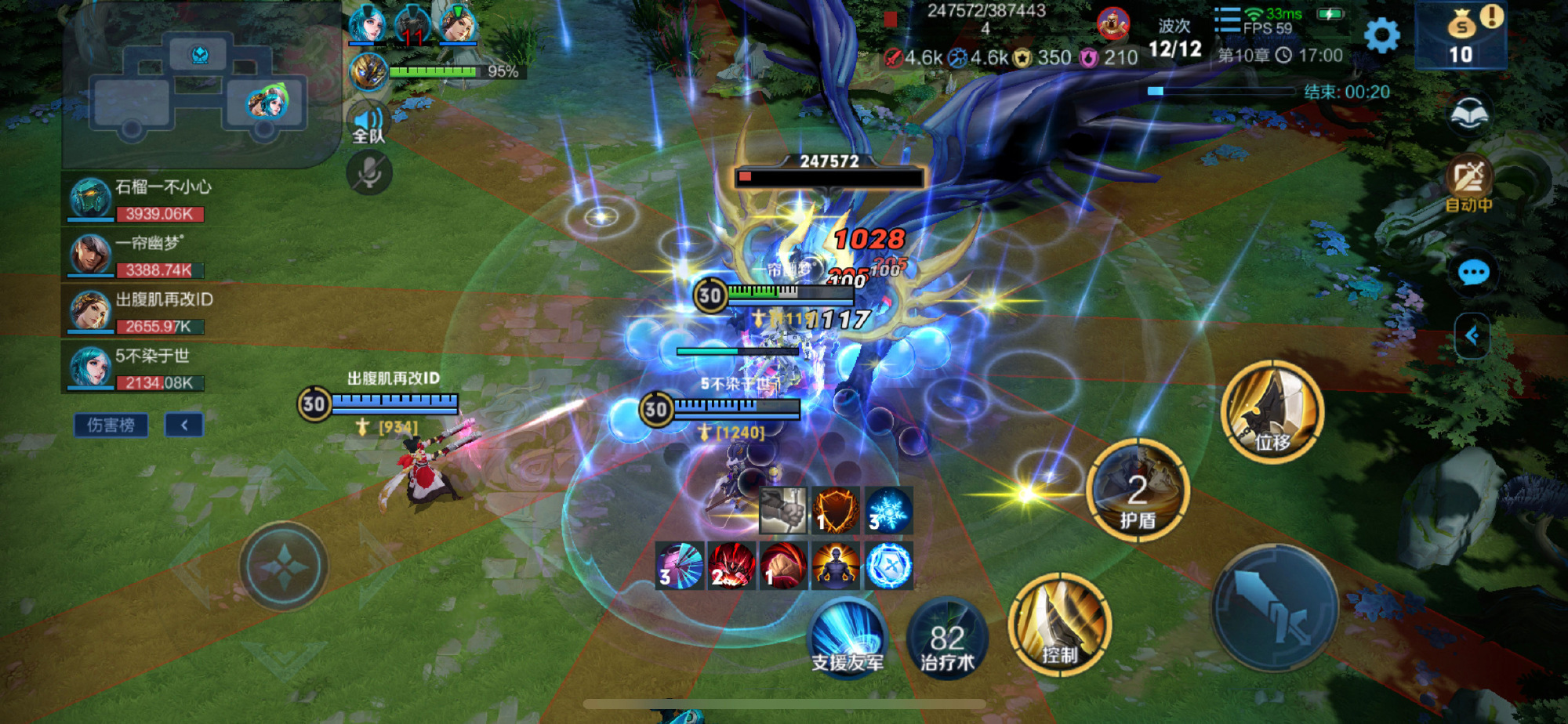
Task: Open the gold coin bag shop
Action: click(x=1461, y=35)
